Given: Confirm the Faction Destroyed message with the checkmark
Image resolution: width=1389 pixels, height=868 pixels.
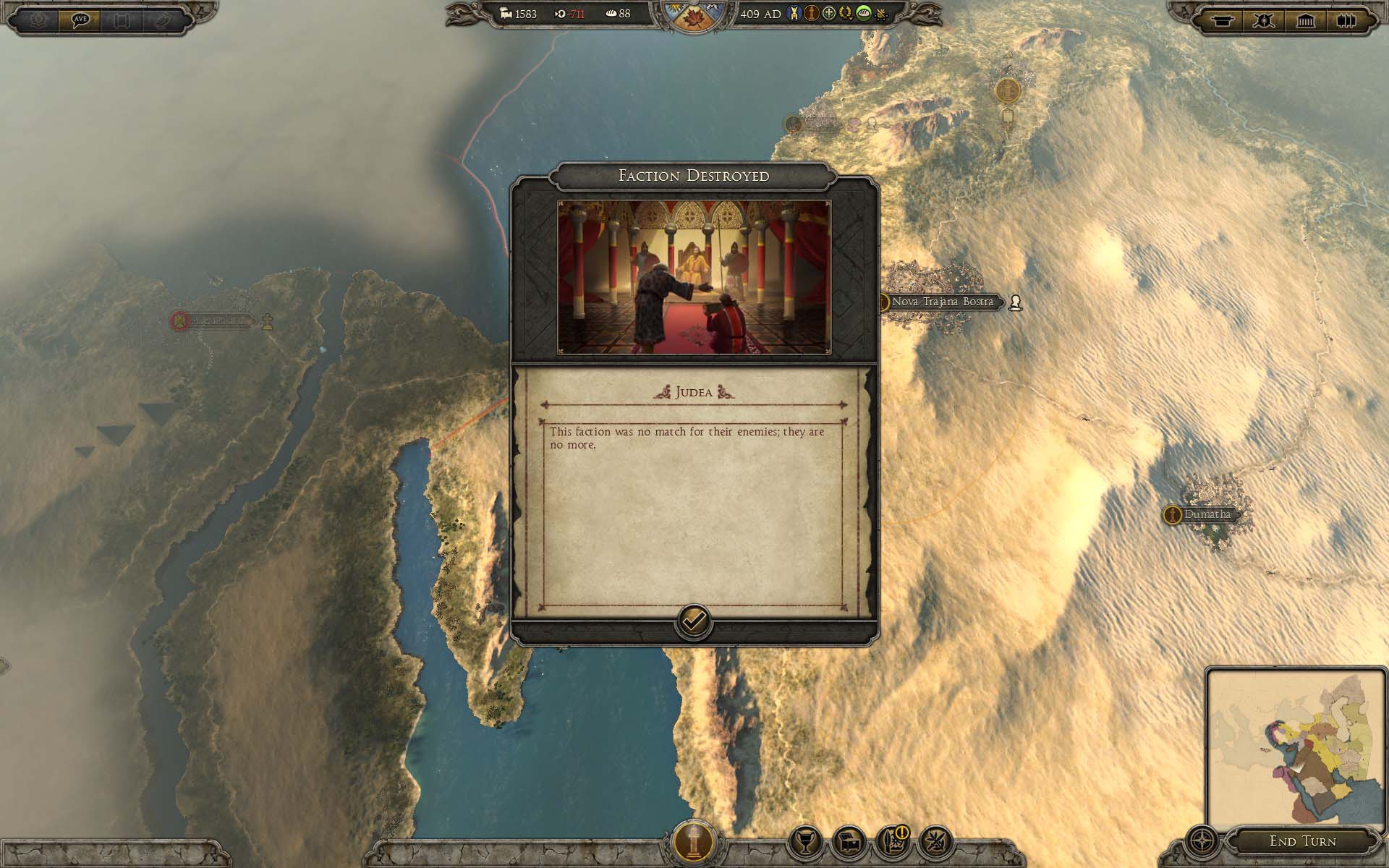Looking at the screenshot, I should click(x=693, y=621).
